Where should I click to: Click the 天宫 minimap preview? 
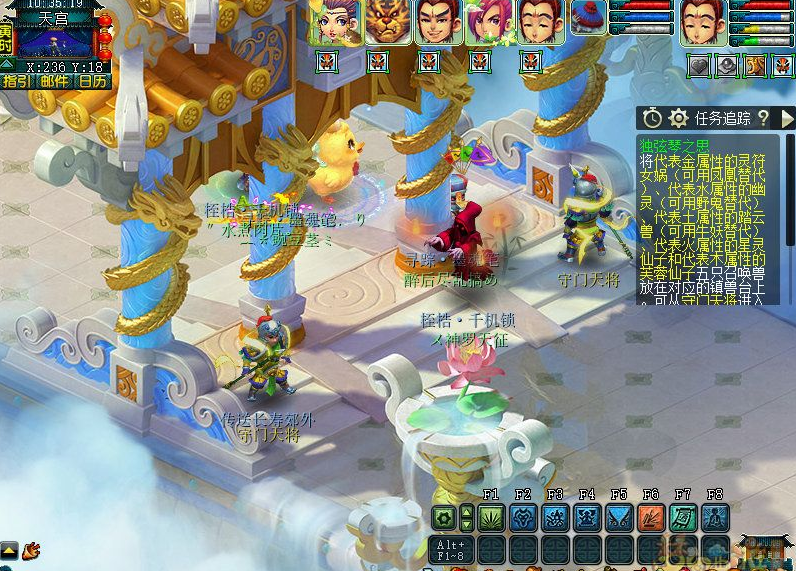[55, 41]
